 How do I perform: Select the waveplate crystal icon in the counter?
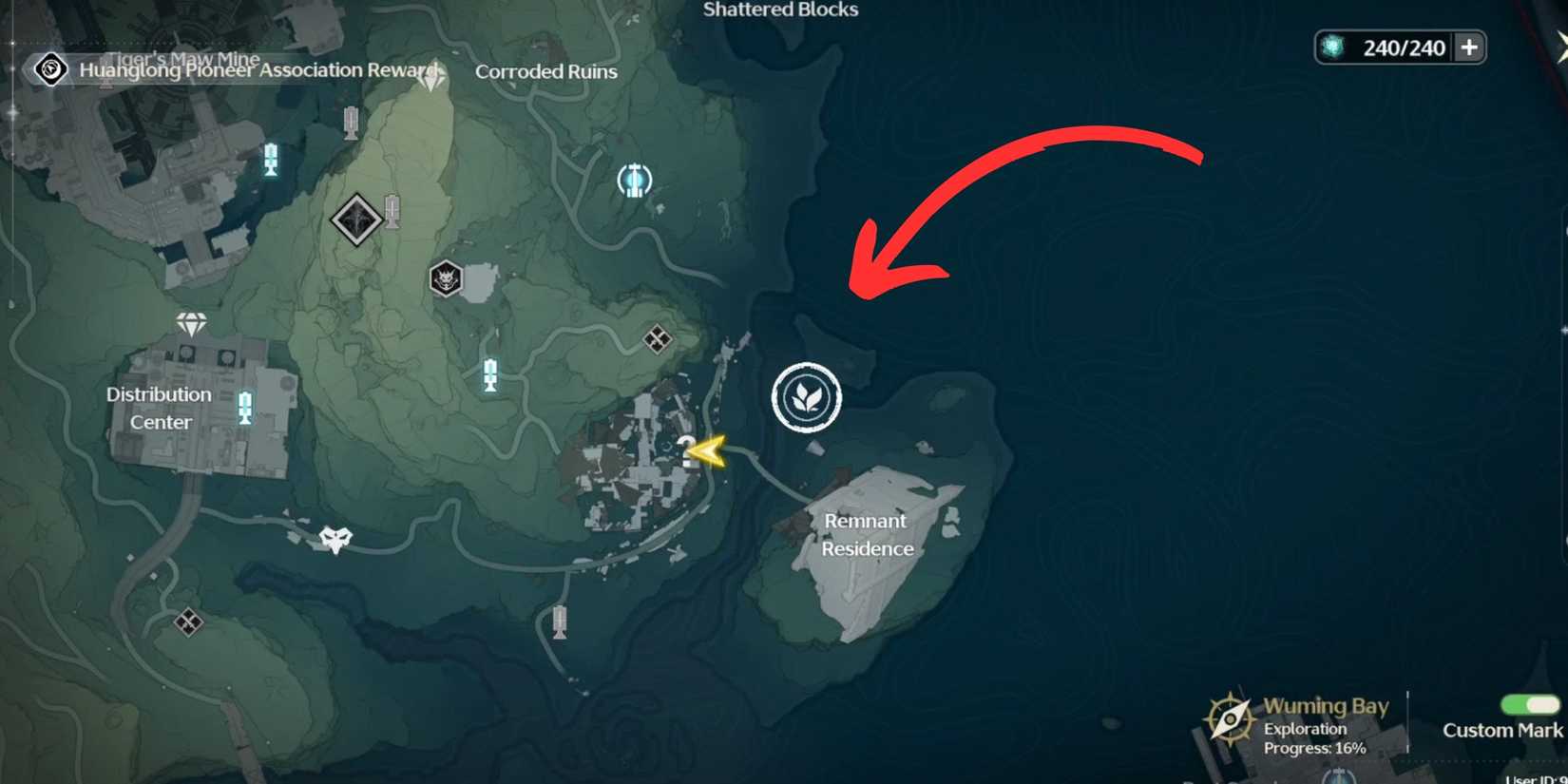coord(1331,46)
